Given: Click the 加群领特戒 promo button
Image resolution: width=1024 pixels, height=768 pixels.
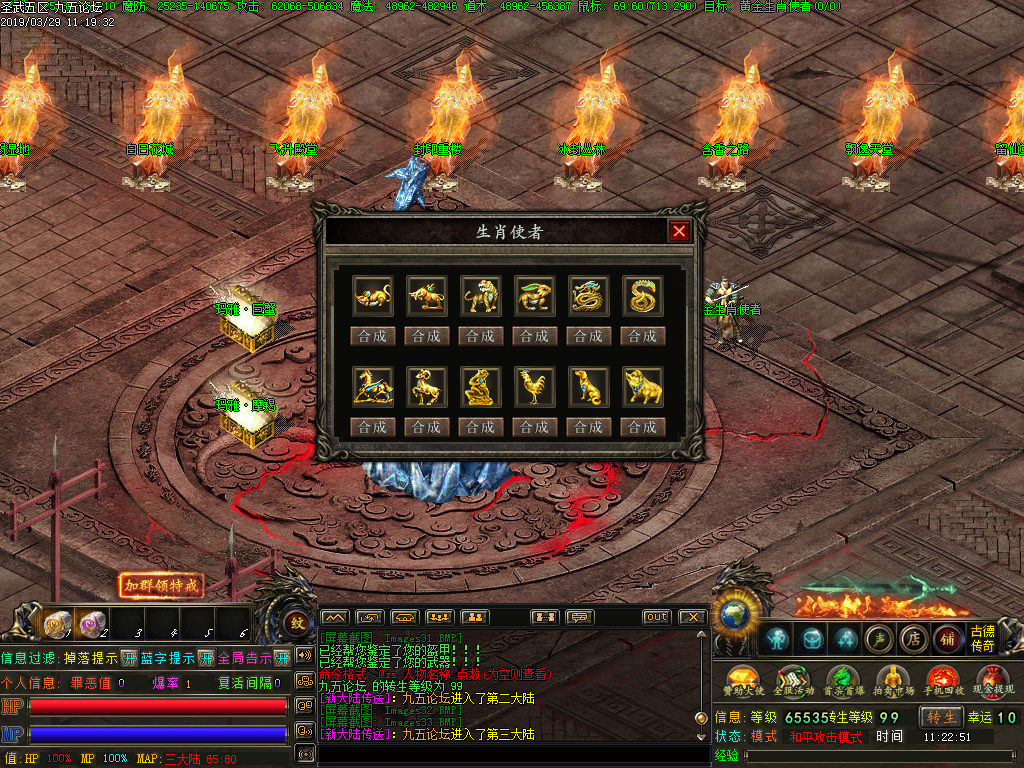Looking at the screenshot, I should (x=160, y=585).
